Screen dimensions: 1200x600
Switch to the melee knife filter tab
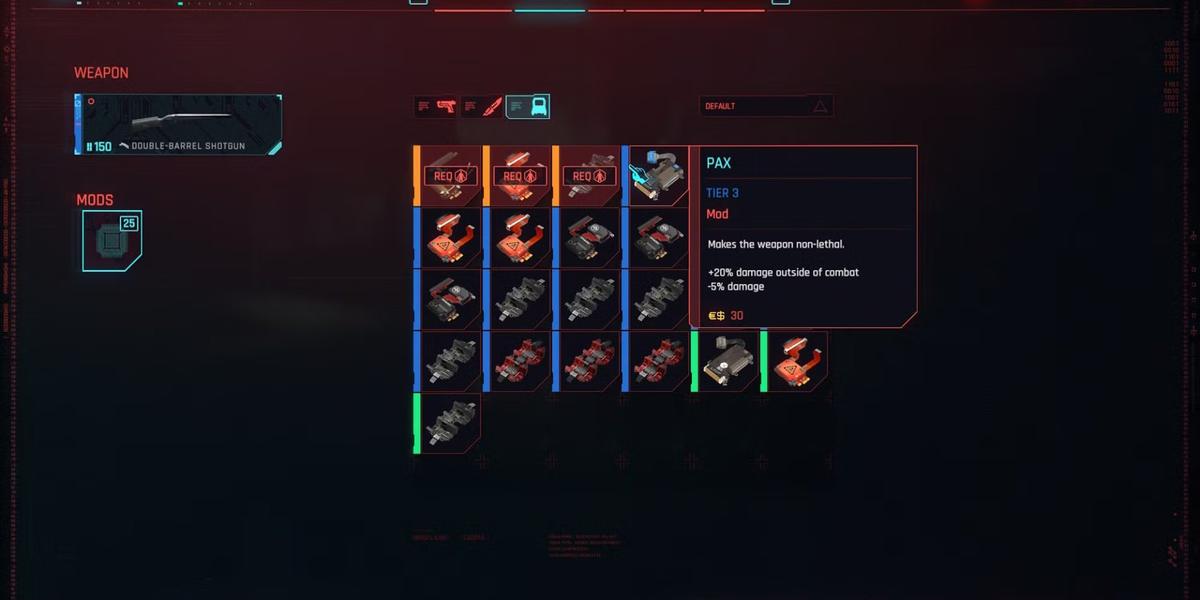[x=482, y=107]
